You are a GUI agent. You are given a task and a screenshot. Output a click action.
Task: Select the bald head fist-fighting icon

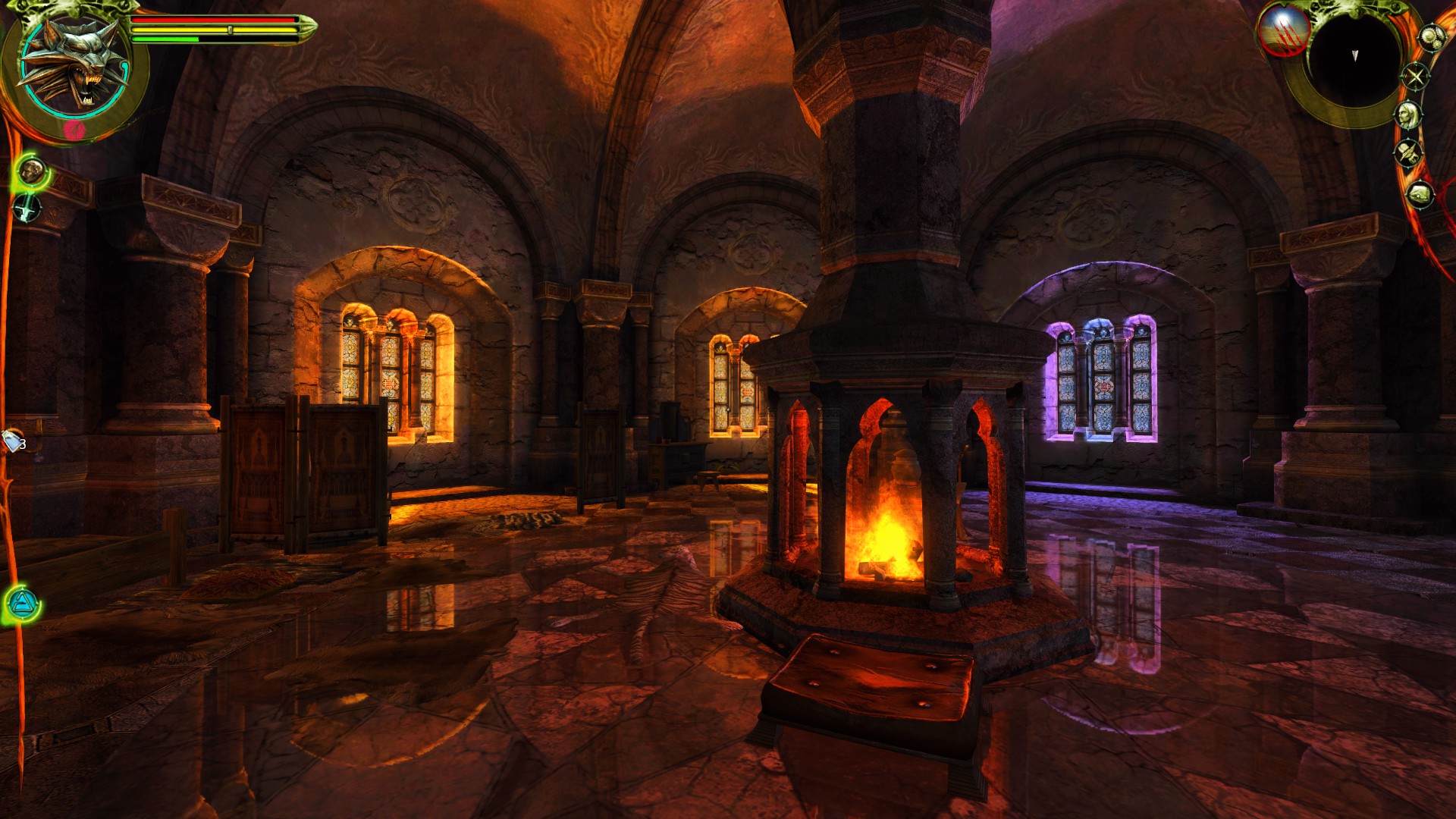pyautogui.click(x=32, y=171)
